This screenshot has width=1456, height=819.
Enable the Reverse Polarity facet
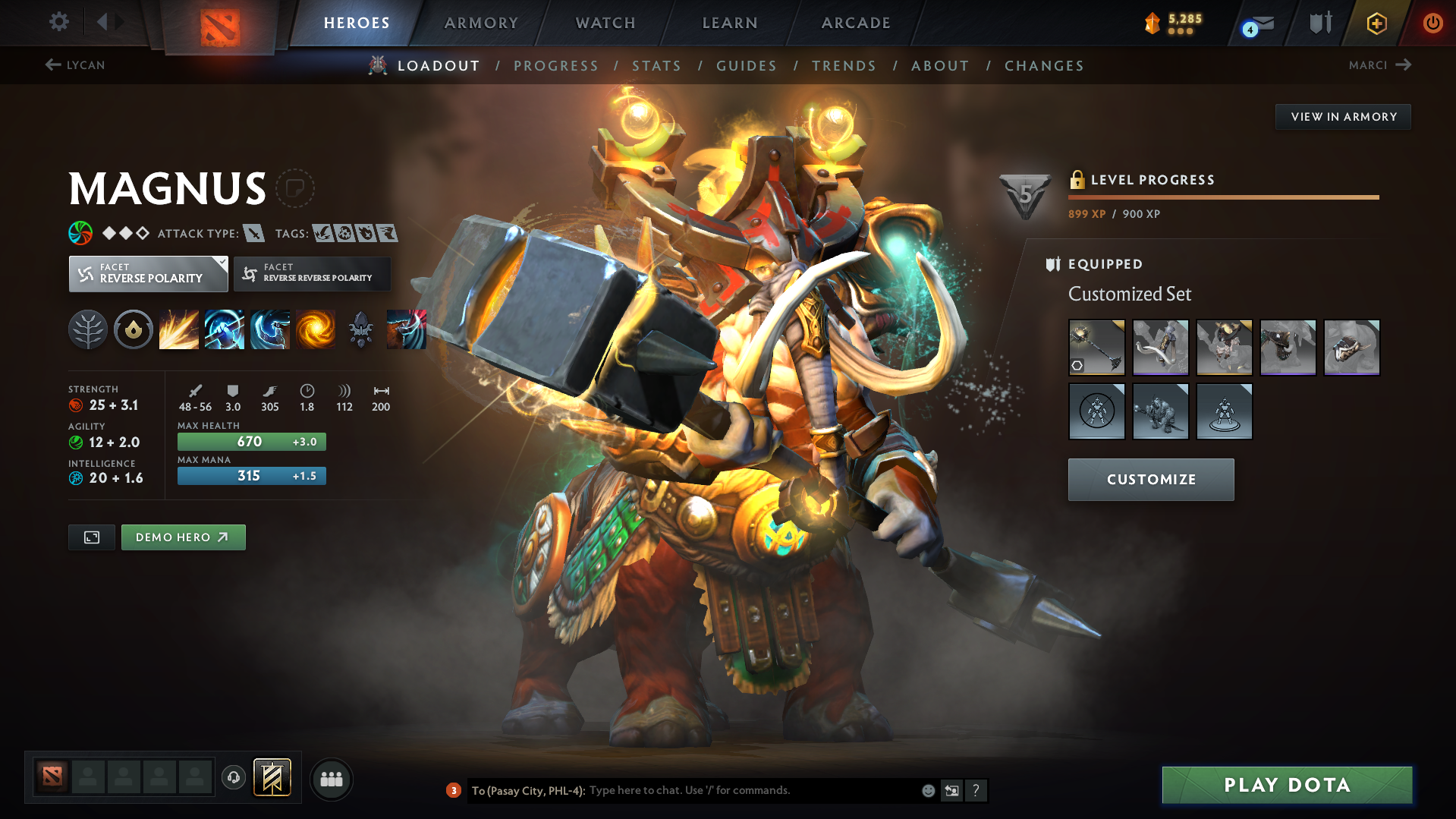pos(148,273)
